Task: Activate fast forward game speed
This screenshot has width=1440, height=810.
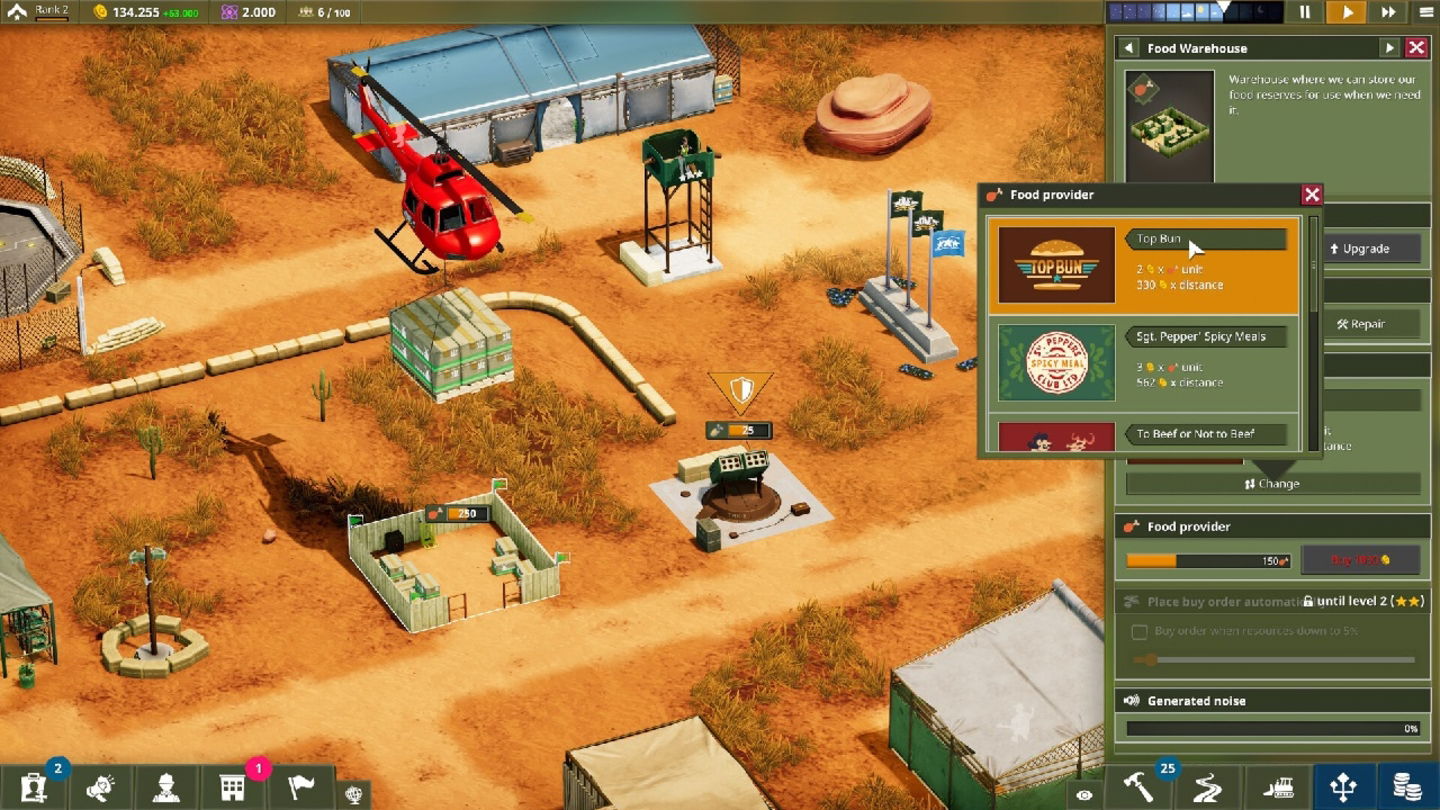Action: tap(1388, 13)
